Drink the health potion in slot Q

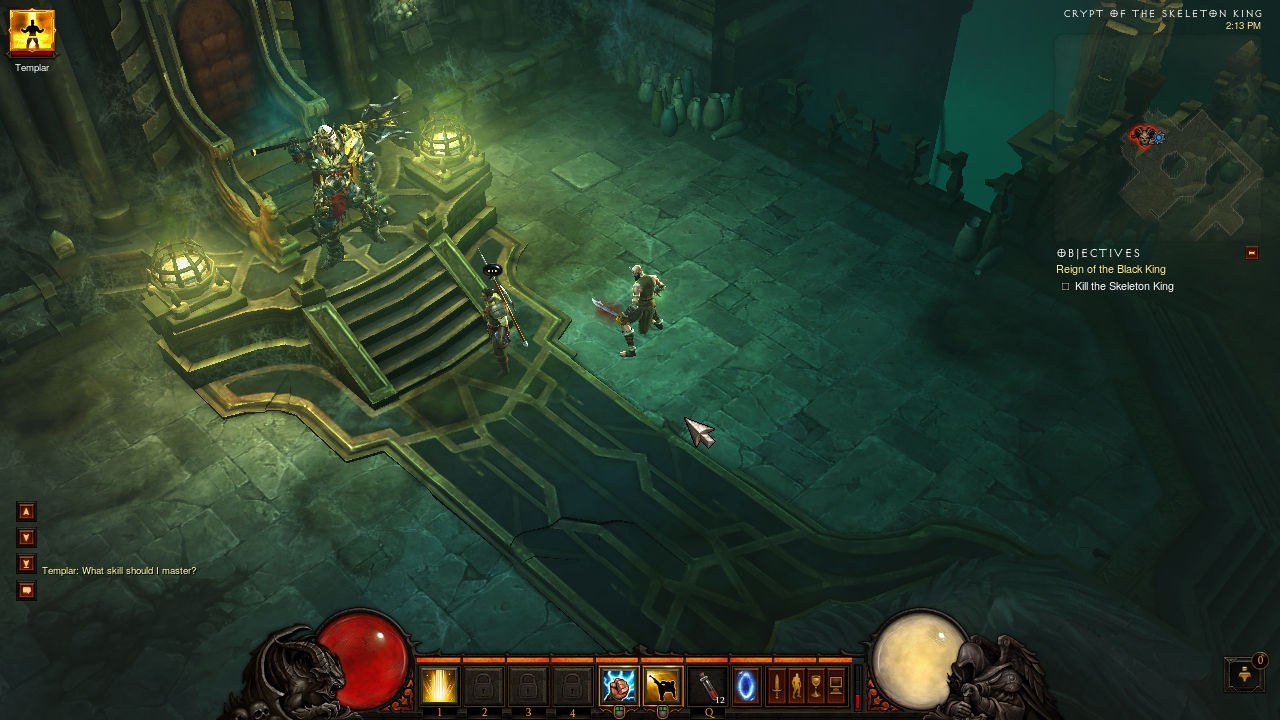point(707,687)
